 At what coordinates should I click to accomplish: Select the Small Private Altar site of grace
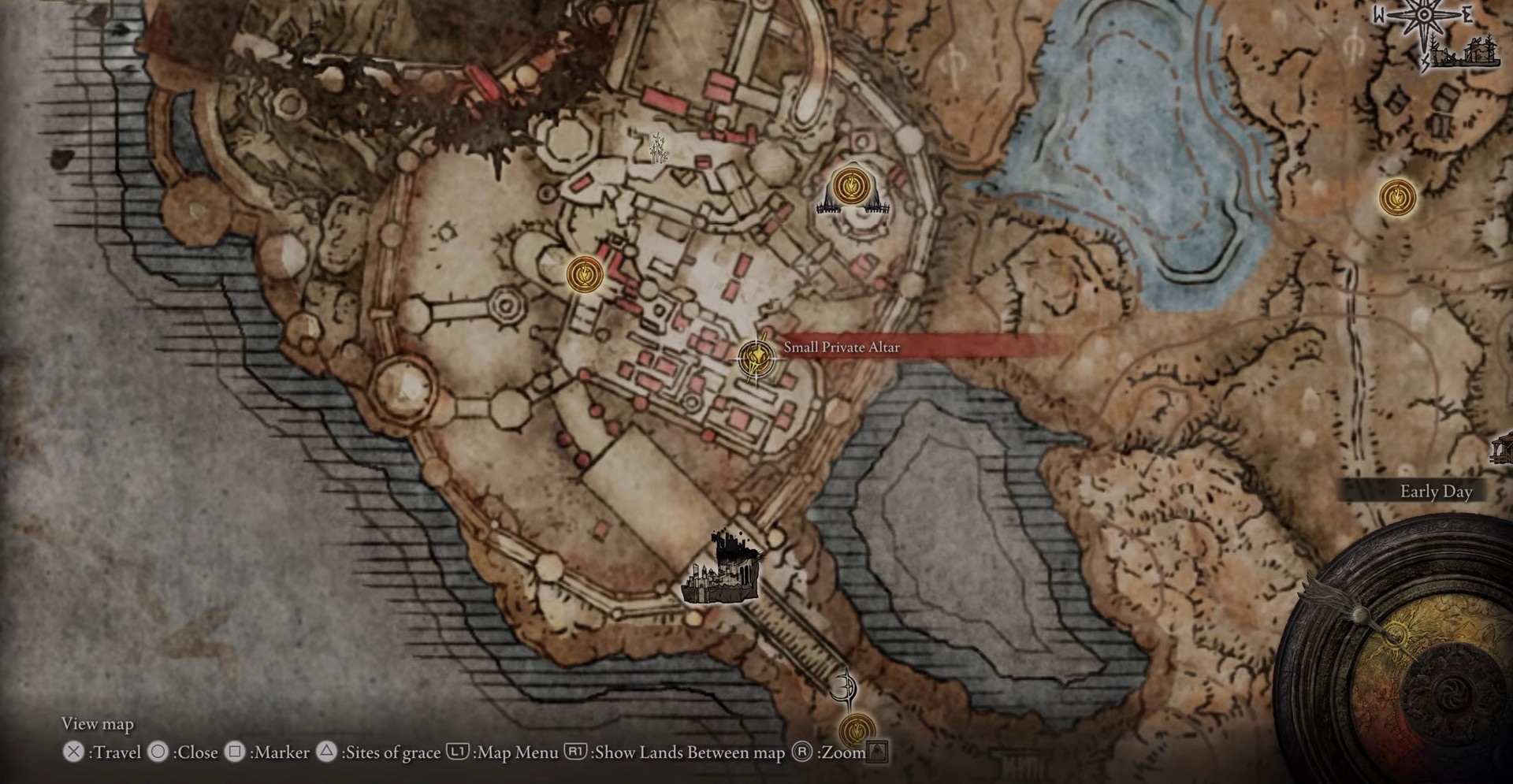756,359
